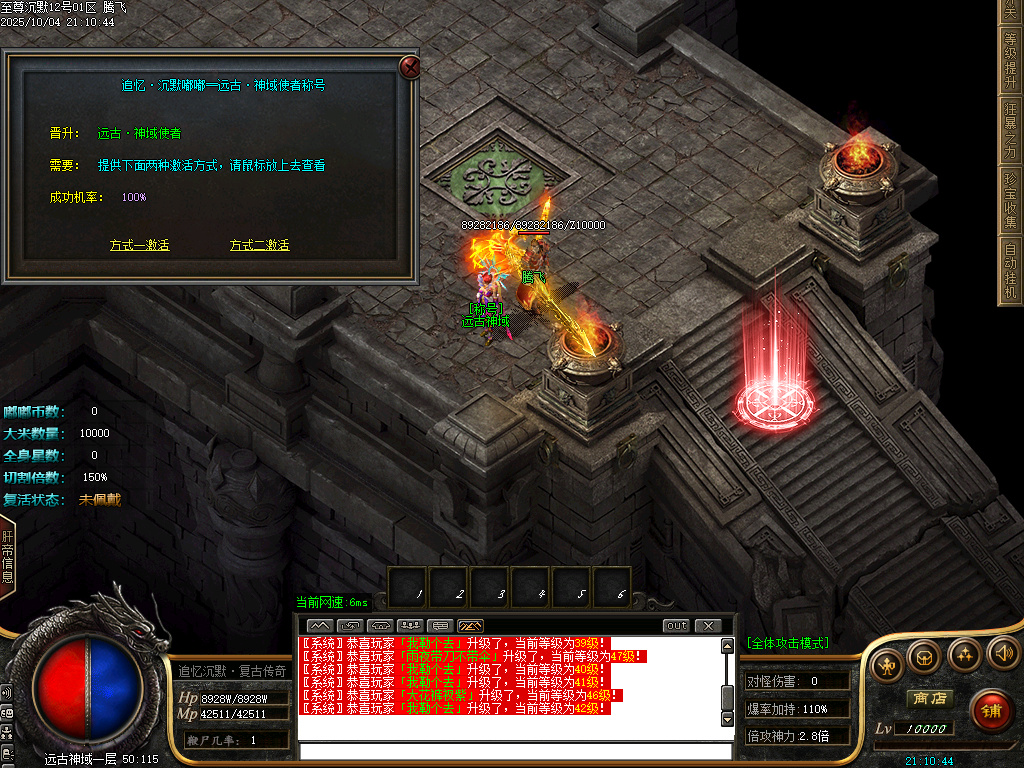Click the chat window 'out' button
The image size is (1024, 768).
[x=677, y=626]
